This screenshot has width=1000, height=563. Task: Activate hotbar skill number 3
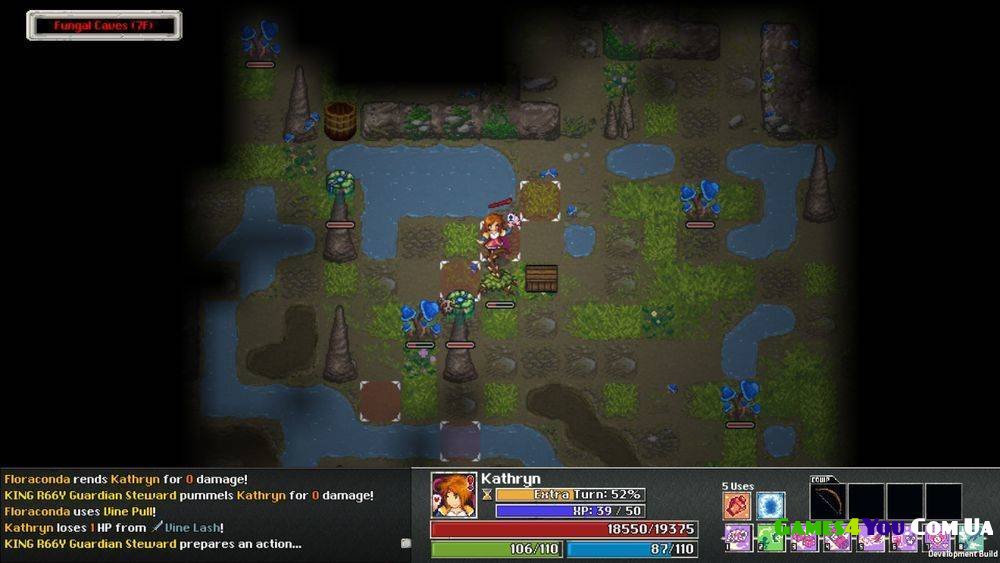click(x=804, y=539)
